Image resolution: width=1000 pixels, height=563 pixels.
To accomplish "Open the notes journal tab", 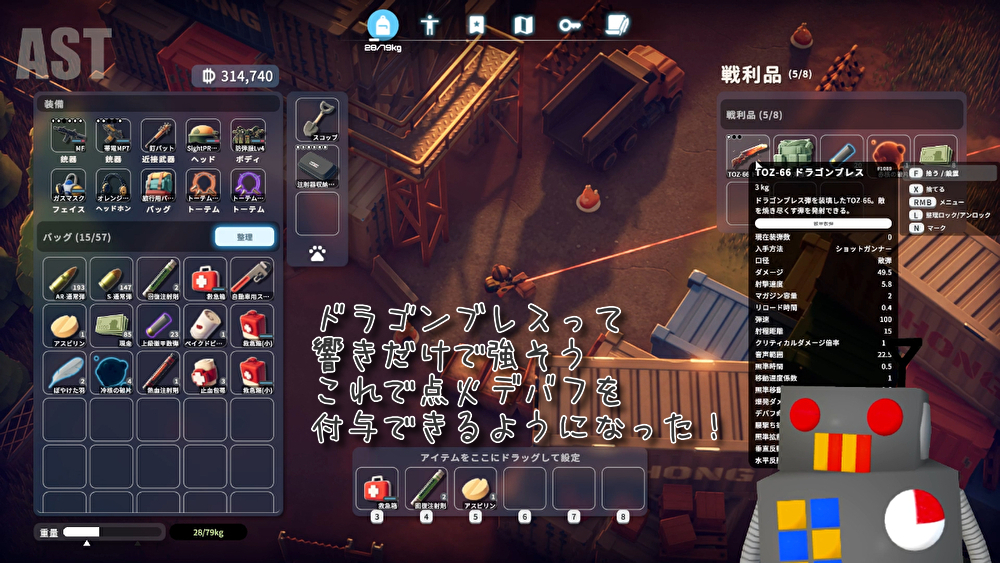I will 618,25.
